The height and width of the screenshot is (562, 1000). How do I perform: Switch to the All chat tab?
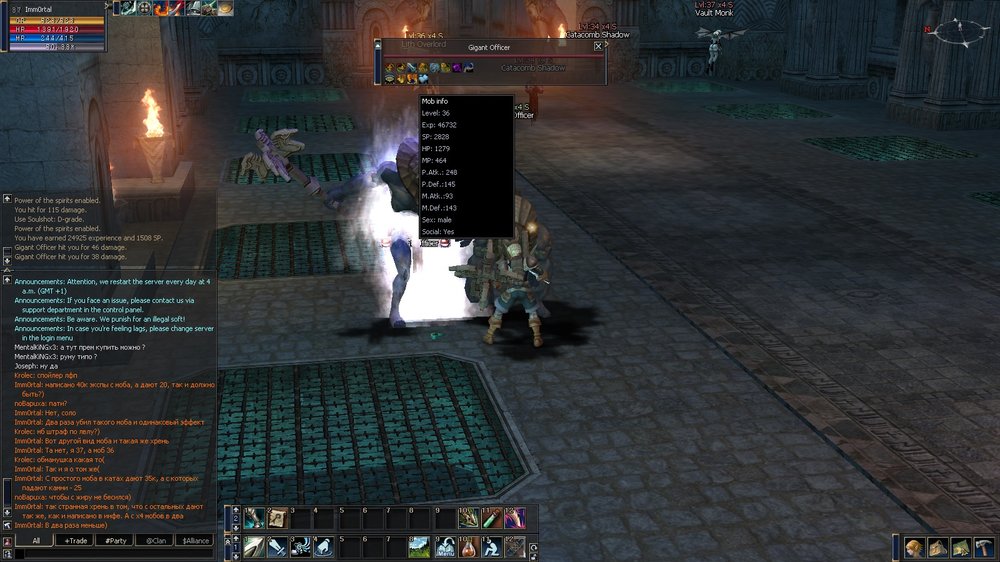pyautogui.click(x=35, y=540)
